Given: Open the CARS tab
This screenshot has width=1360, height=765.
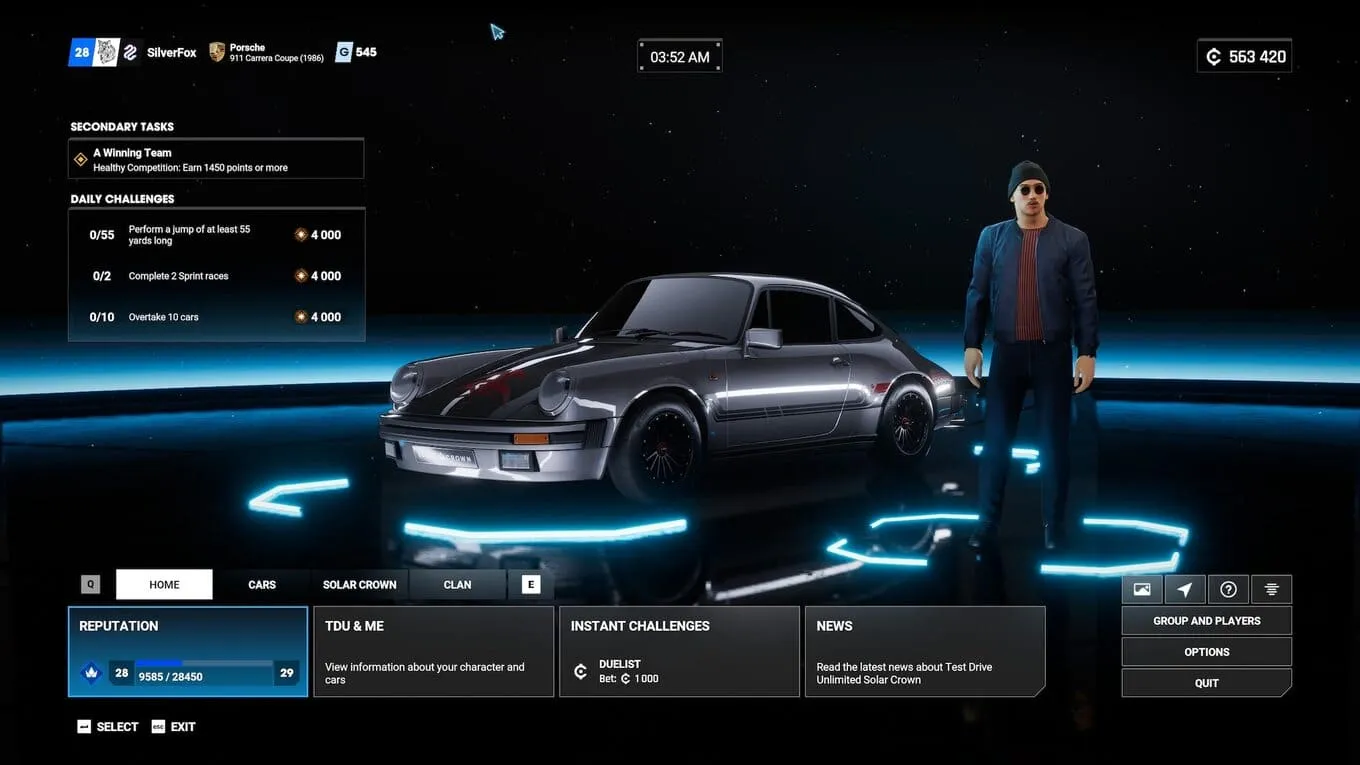Looking at the screenshot, I should (262, 585).
